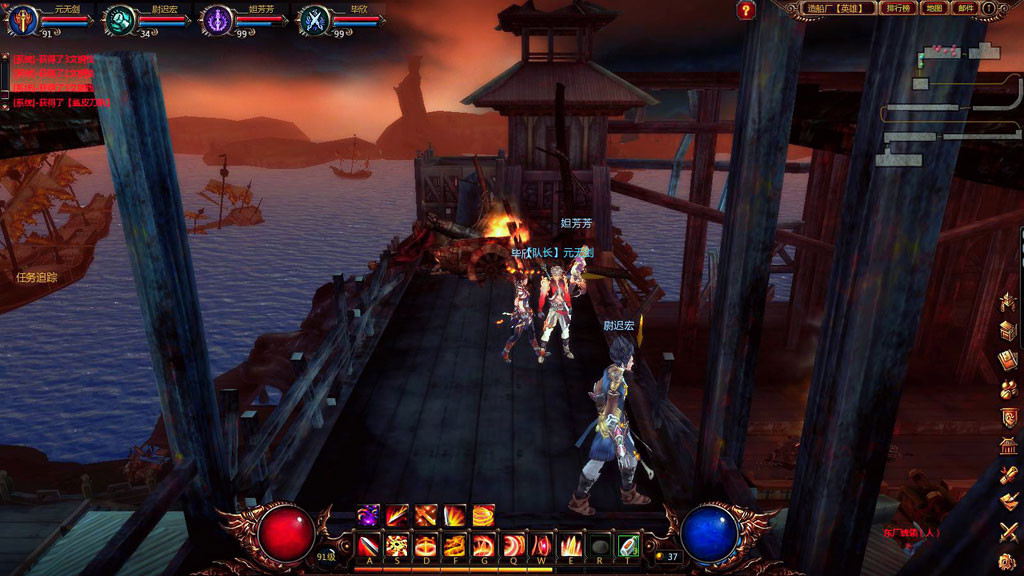The height and width of the screenshot is (576, 1024).
Task: Activate the crescent slash skill on Q
Action: coord(513,546)
